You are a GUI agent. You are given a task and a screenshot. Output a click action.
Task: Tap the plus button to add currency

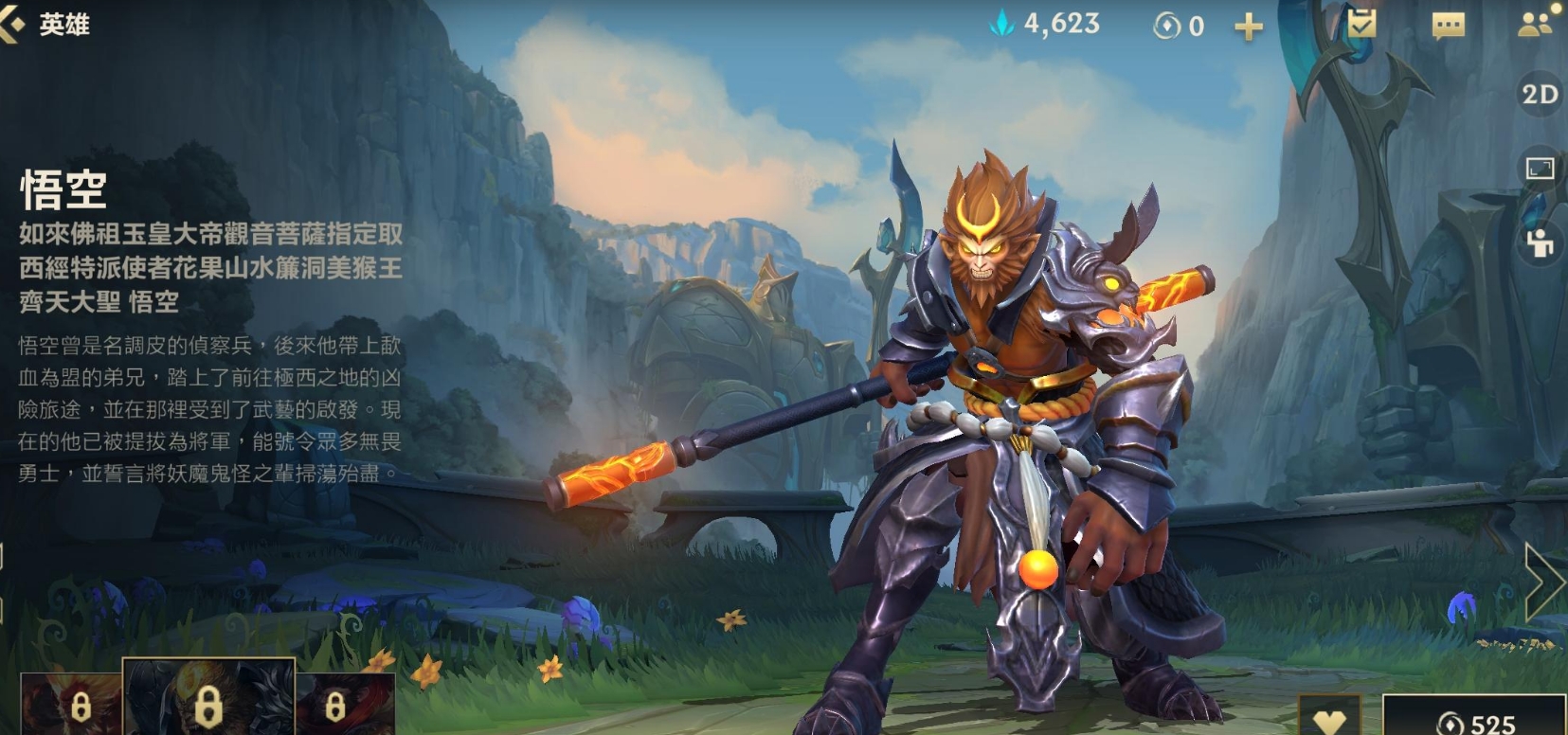pos(1249,27)
